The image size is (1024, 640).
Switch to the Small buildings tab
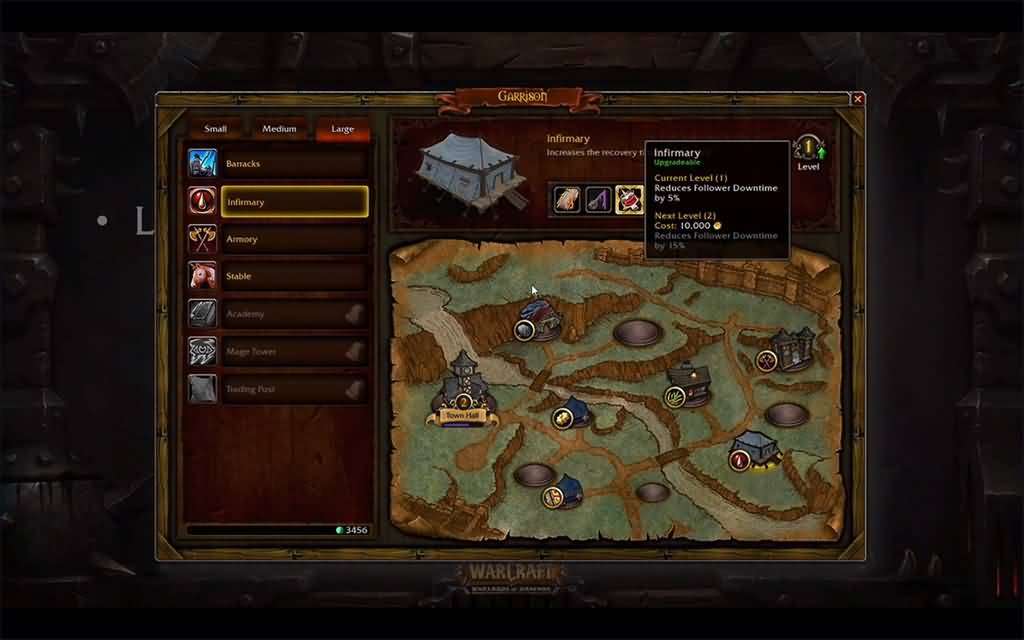click(215, 129)
